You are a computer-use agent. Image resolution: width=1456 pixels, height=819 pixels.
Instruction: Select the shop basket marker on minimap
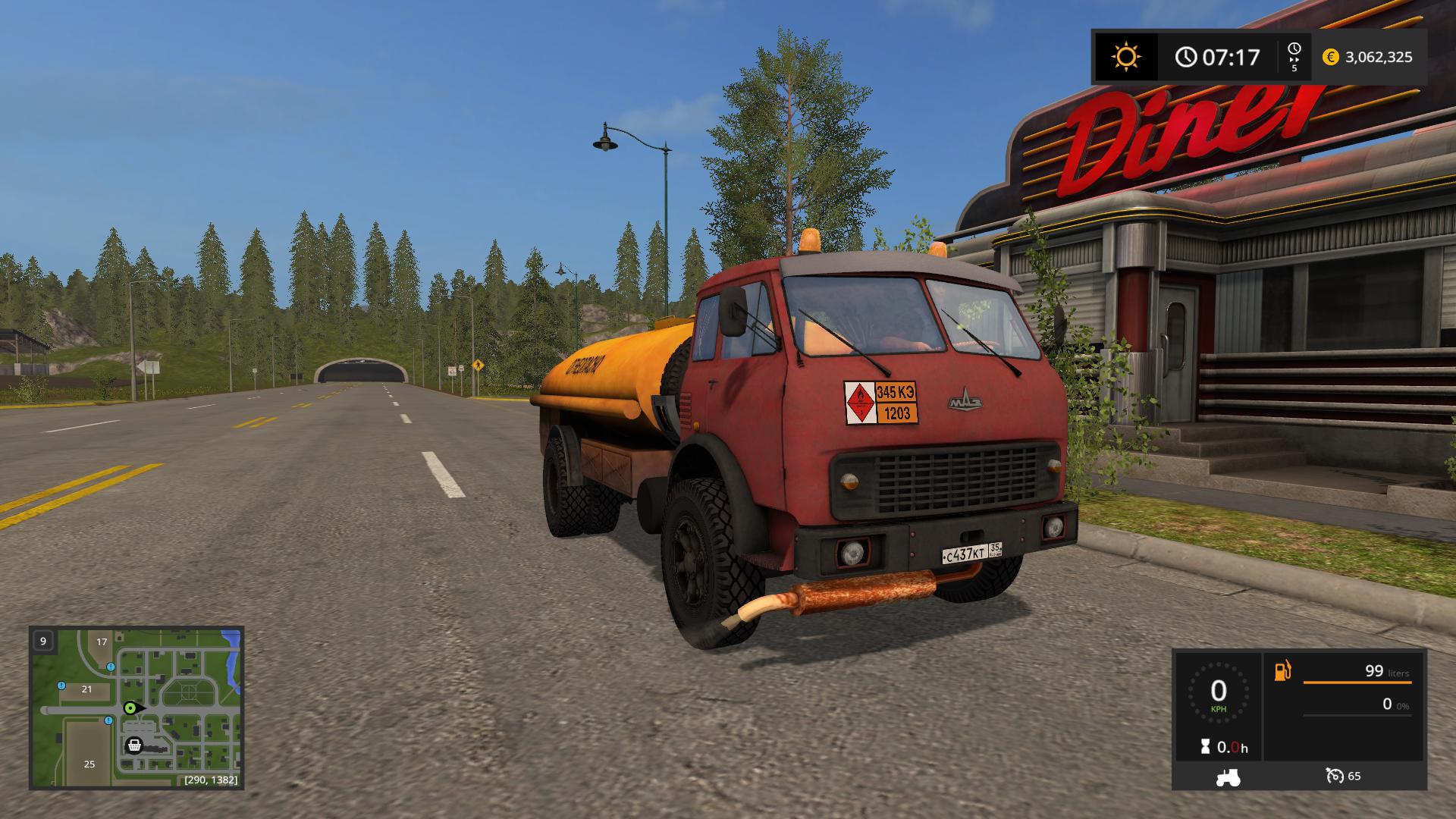point(134,745)
